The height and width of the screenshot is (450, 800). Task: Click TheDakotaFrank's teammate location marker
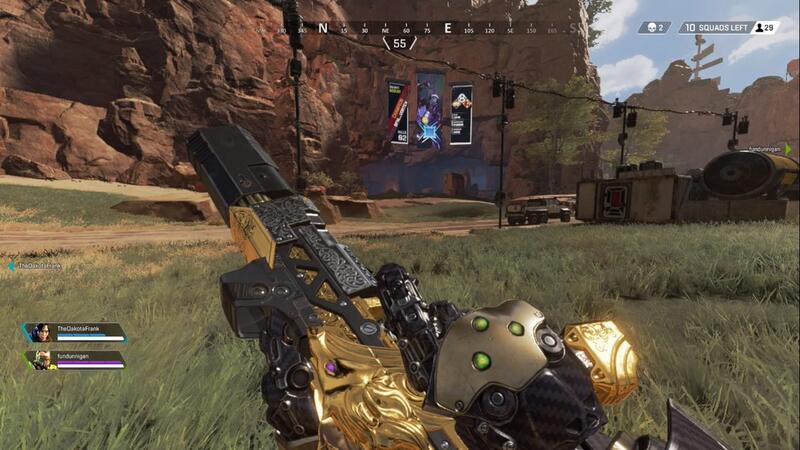tap(10, 266)
